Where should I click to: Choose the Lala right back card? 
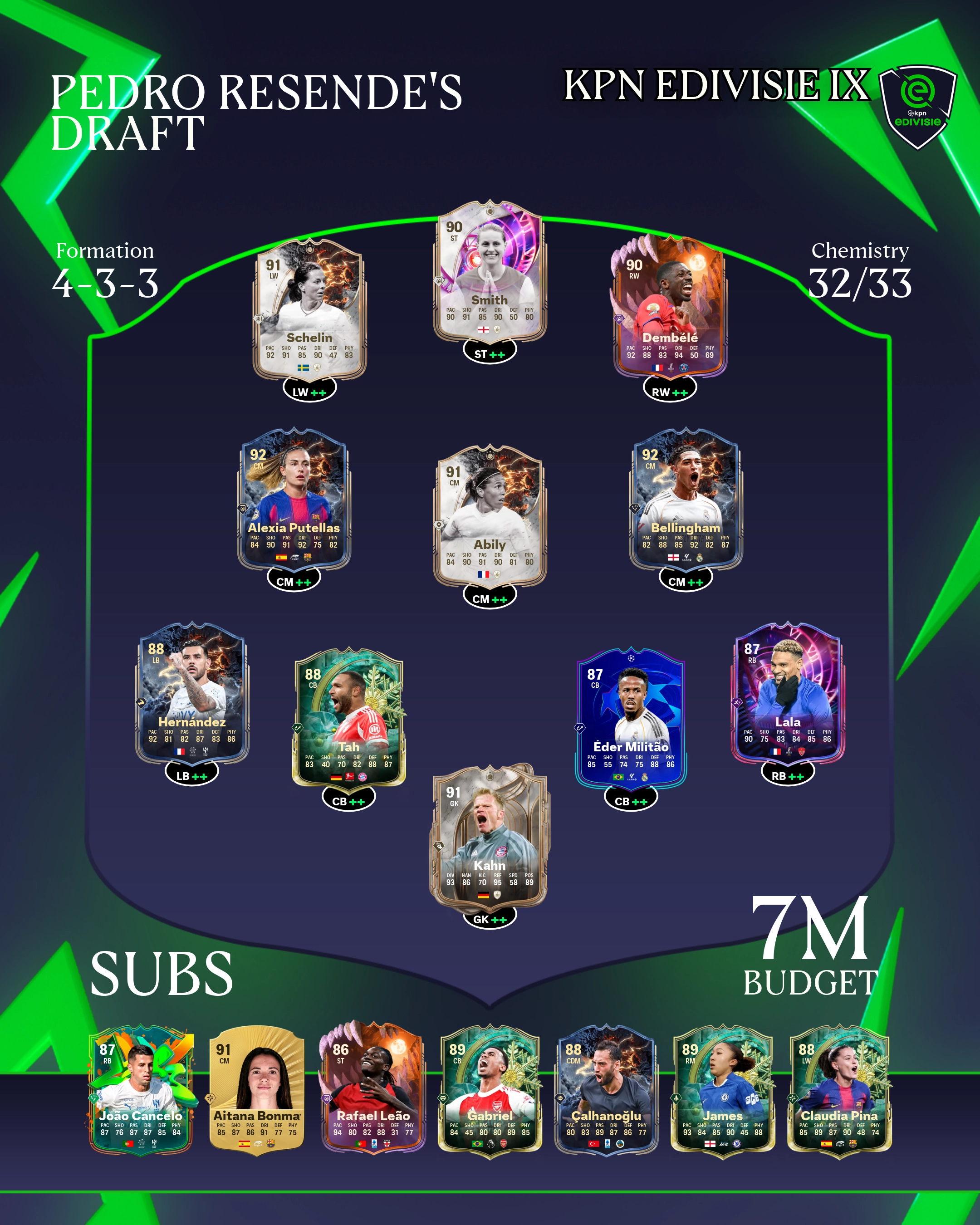coord(788,694)
